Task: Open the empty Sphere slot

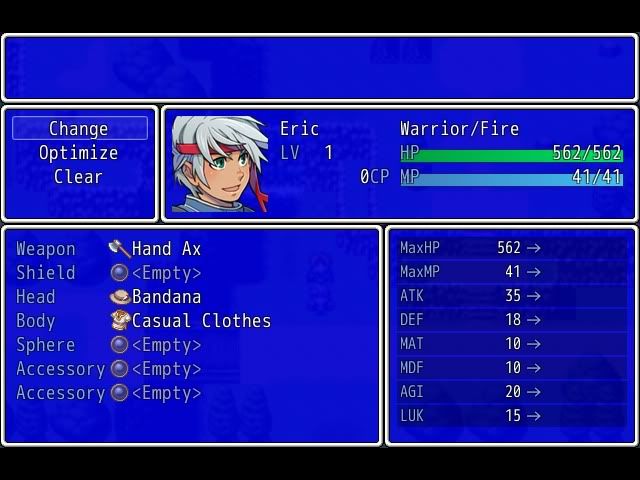Action: pyautogui.click(x=166, y=345)
